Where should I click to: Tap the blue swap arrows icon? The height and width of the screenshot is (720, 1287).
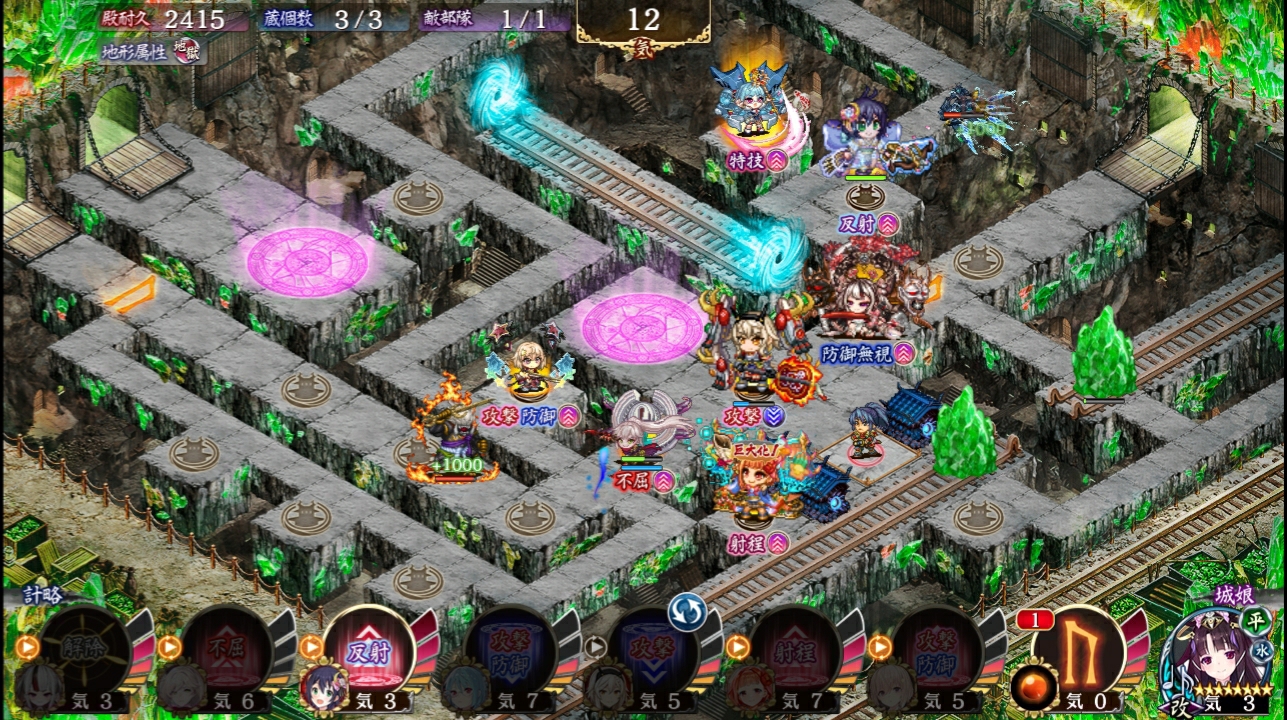(688, 611)
